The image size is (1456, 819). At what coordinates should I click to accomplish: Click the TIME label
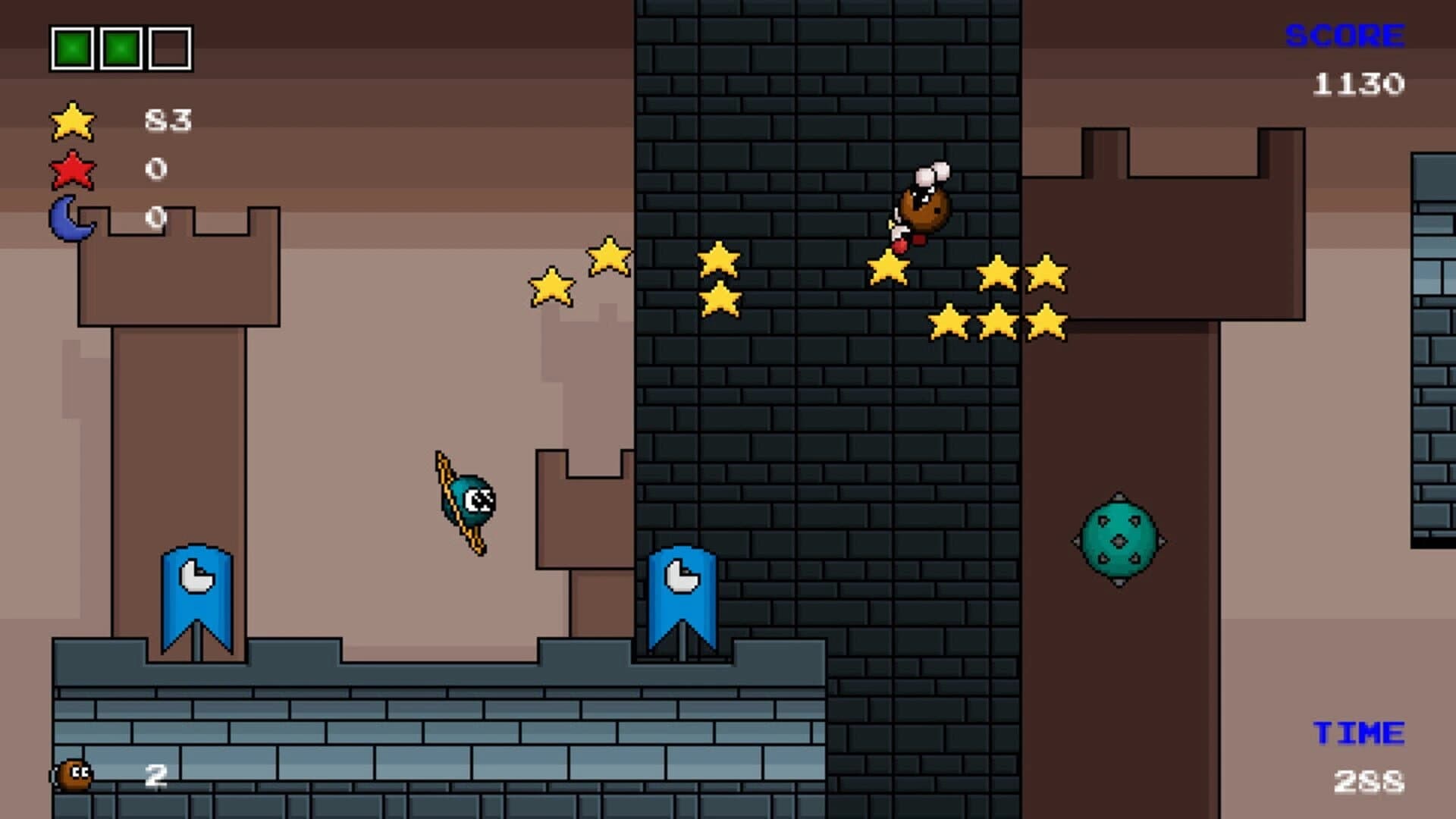click(x=1357, y=732)
